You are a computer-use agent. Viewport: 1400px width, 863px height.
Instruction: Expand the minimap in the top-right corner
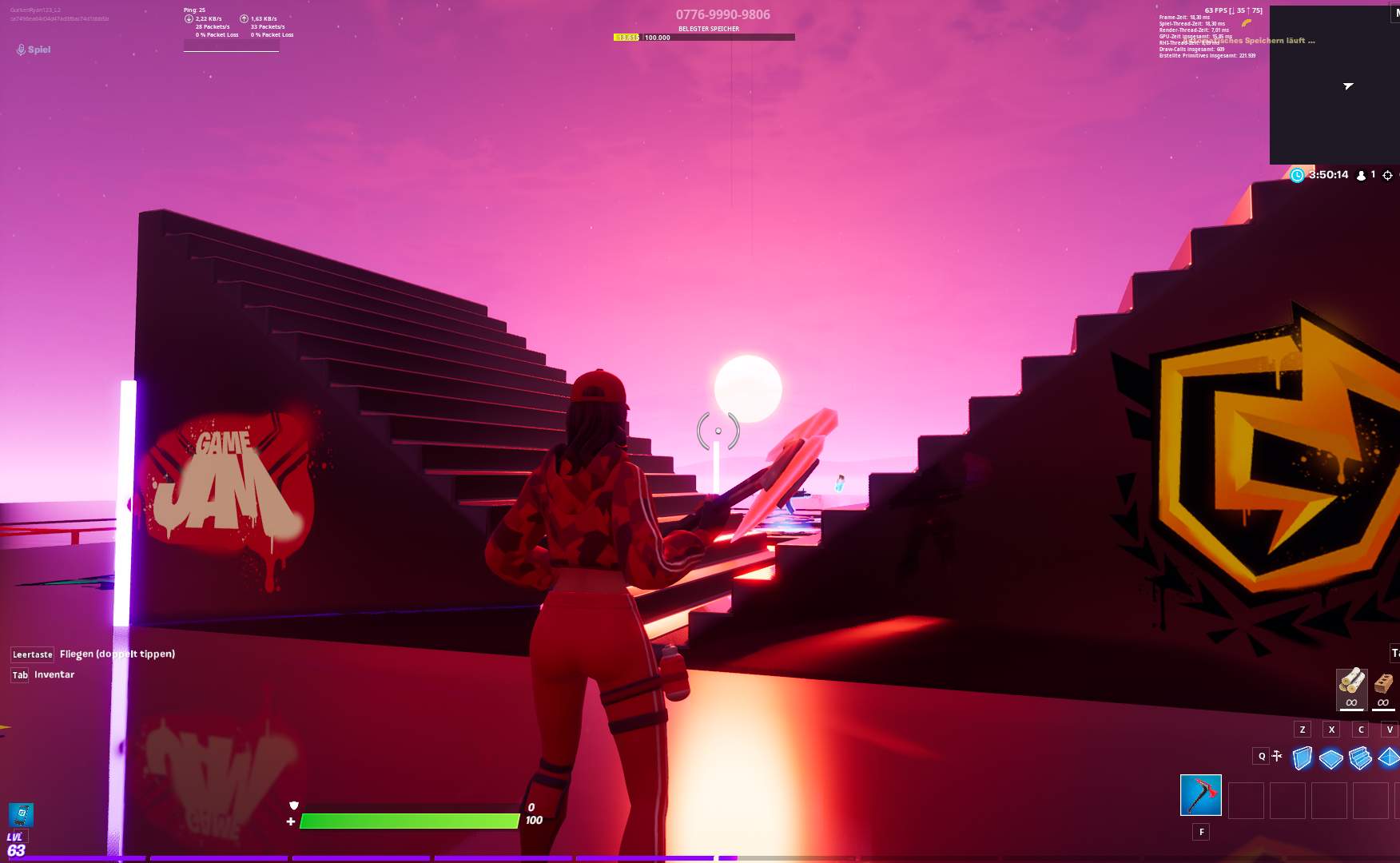pyautogui.click(x=1333, y=84)
